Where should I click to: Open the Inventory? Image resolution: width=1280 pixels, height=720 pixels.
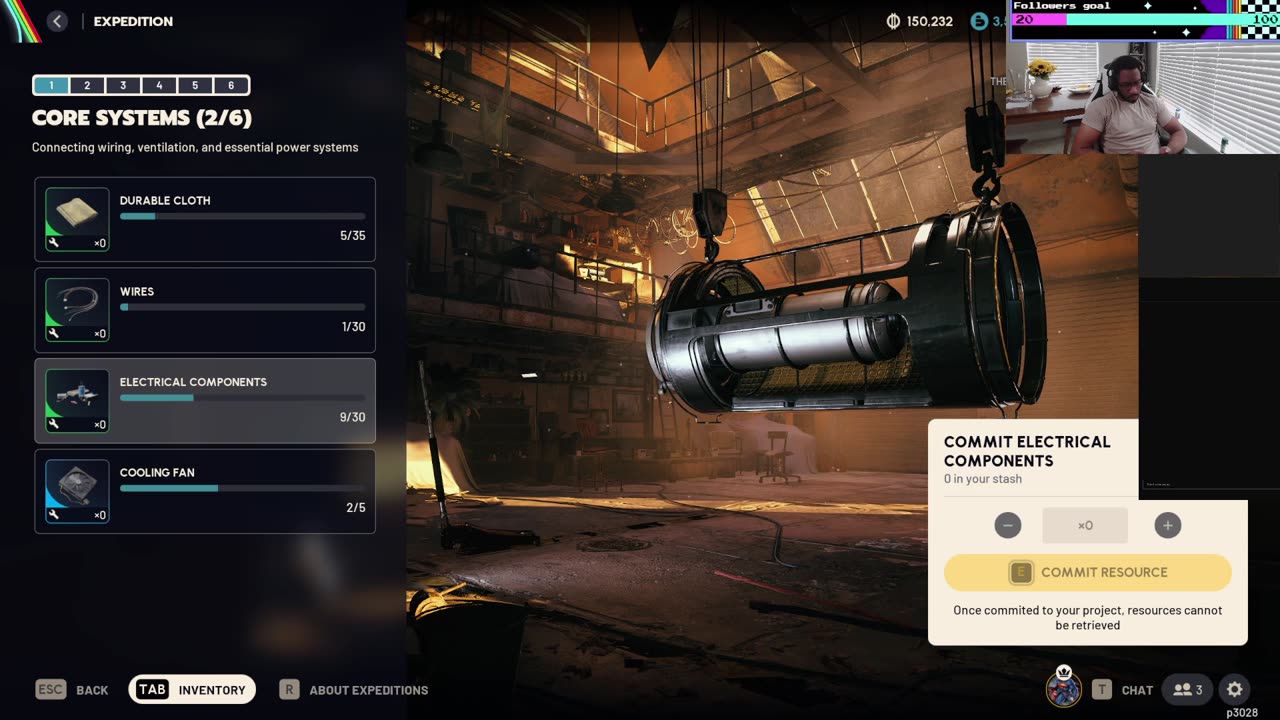[x=192, y=689]
